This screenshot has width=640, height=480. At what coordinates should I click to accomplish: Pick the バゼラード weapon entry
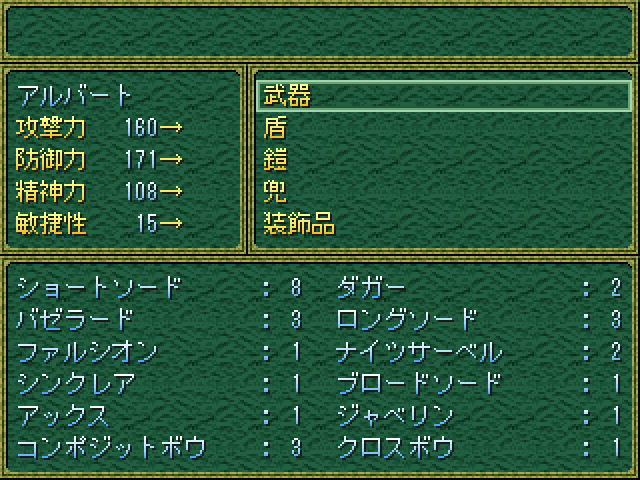(x=76, y=320)
